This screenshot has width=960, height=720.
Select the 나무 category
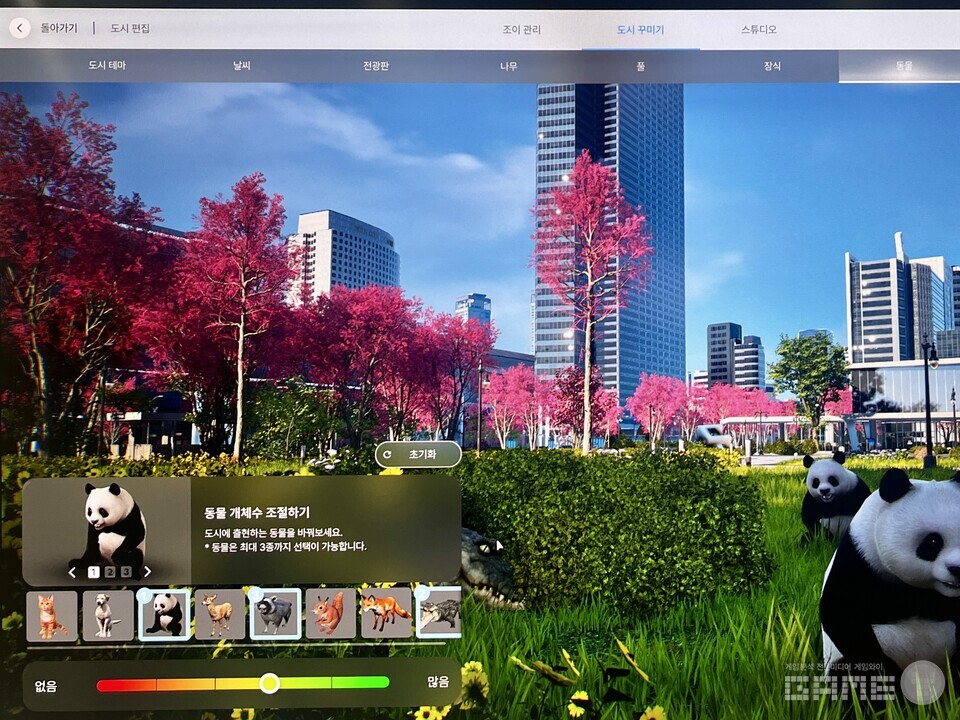[x=509, y=66]
